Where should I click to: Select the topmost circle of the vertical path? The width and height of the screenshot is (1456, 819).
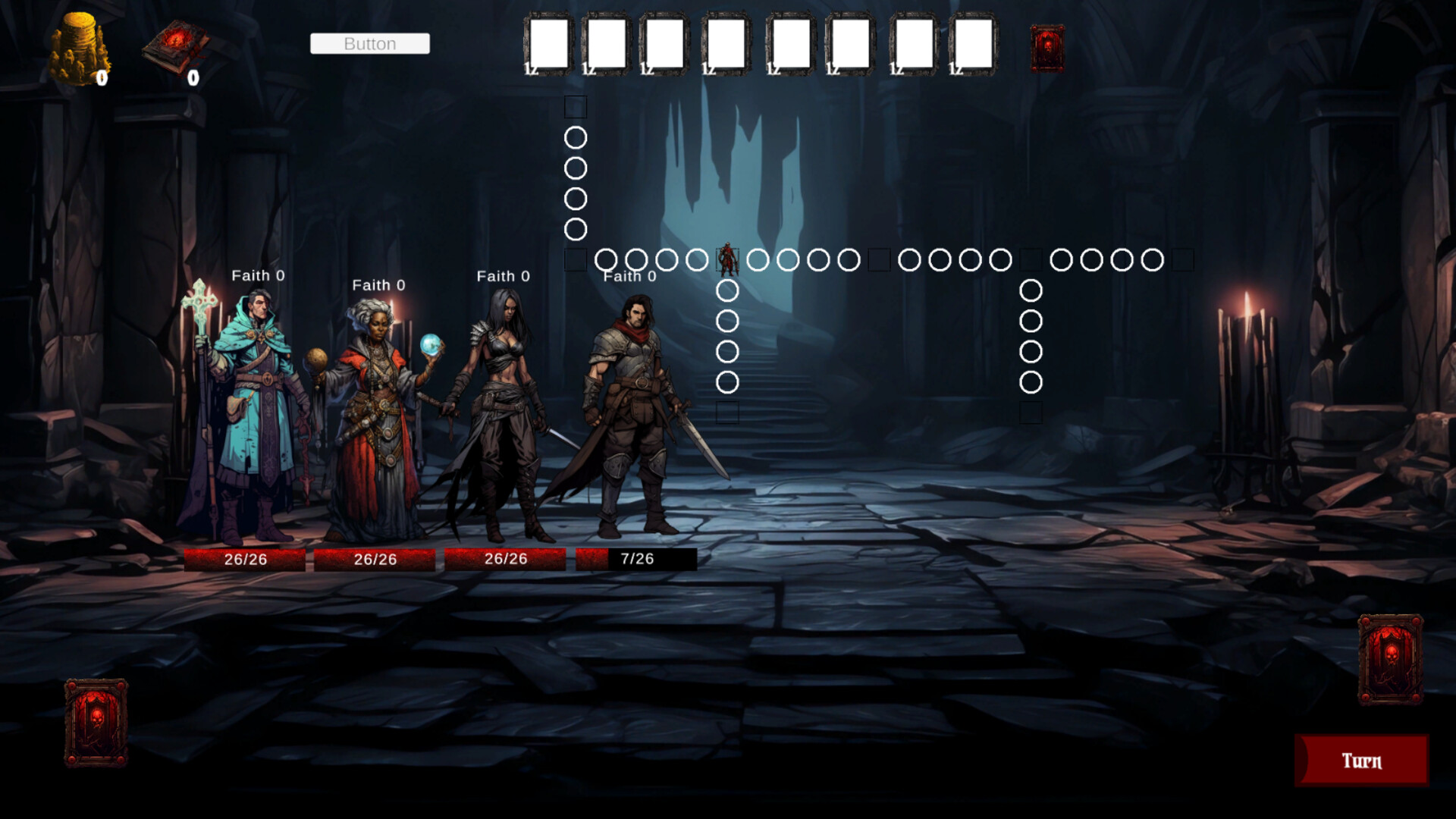click(575, 139)
